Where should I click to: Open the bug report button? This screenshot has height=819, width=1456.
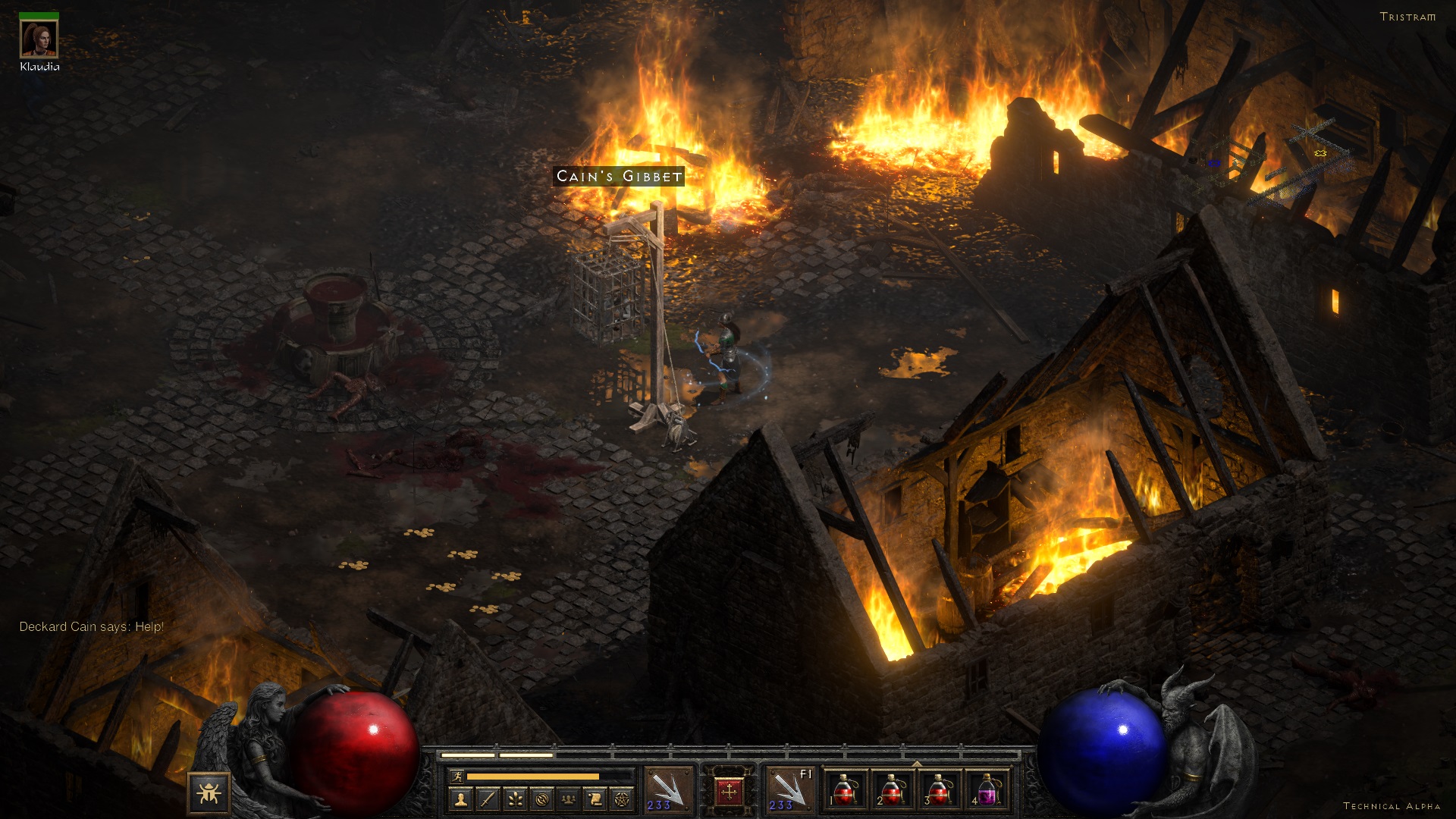click(x=209, y=793)
